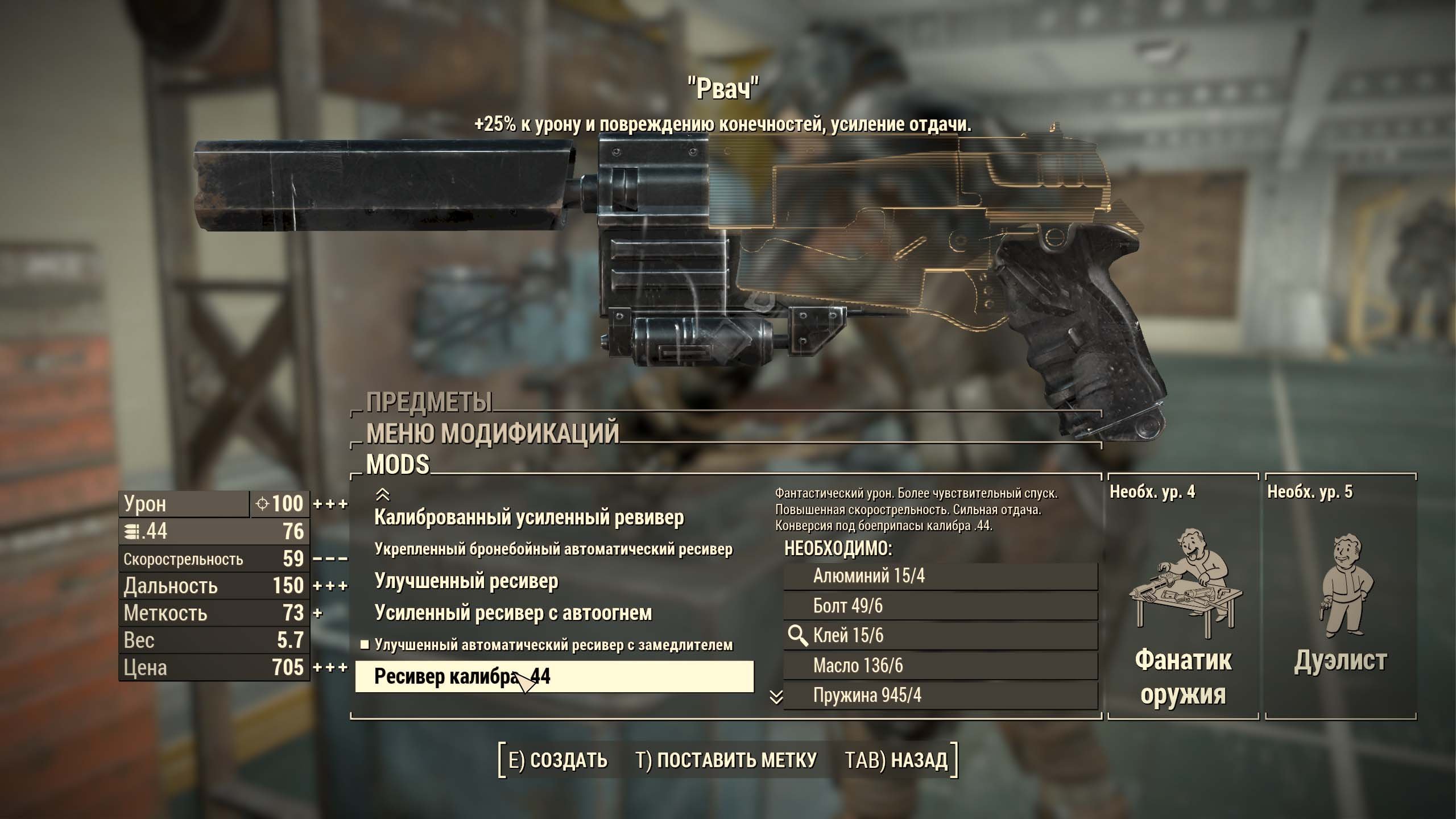
Task: Select the Болт 49/6 component row
Action: [x=940, y=606]
